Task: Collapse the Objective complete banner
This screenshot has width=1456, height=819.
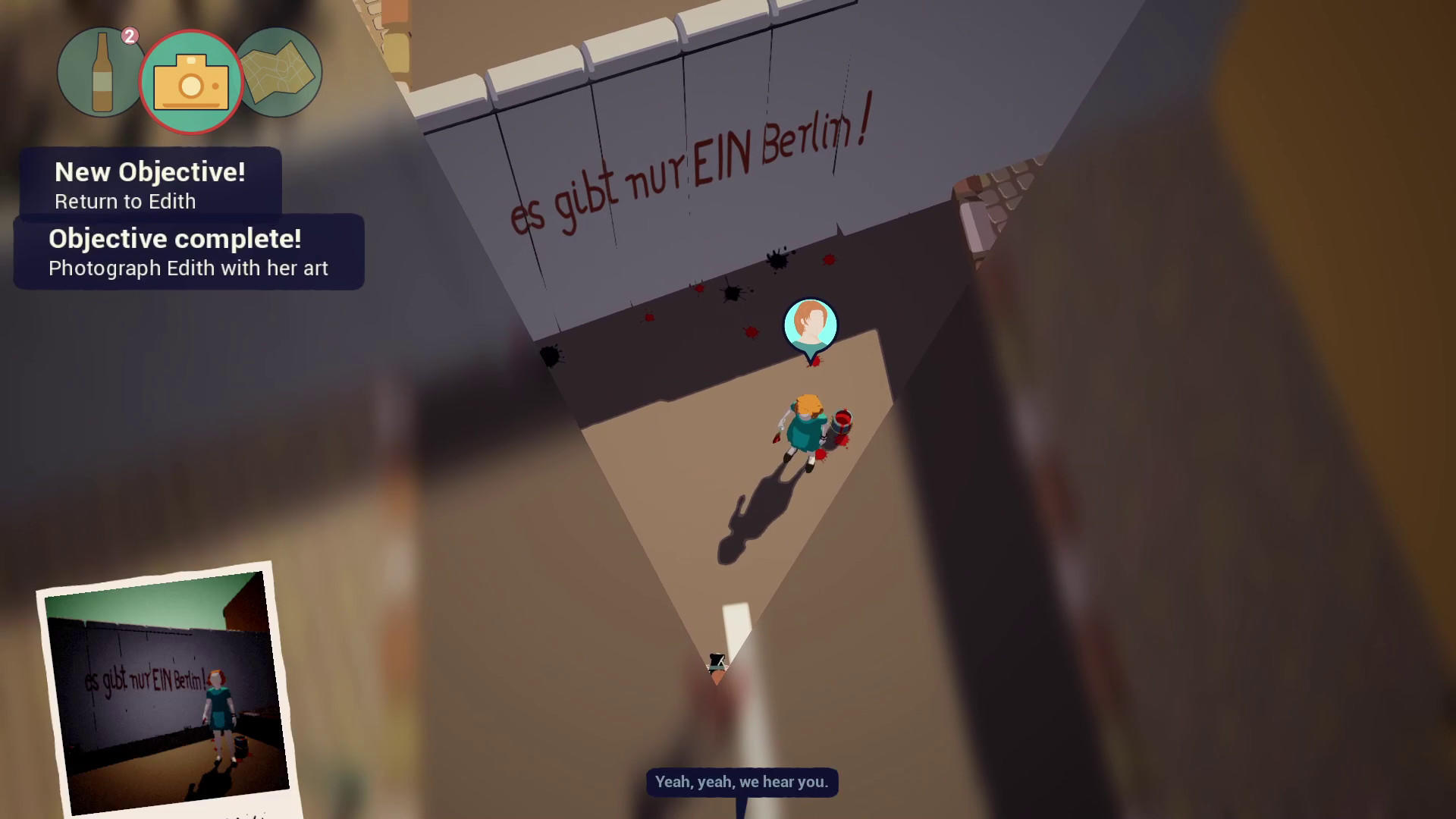Action: click(x=188, y=252)
